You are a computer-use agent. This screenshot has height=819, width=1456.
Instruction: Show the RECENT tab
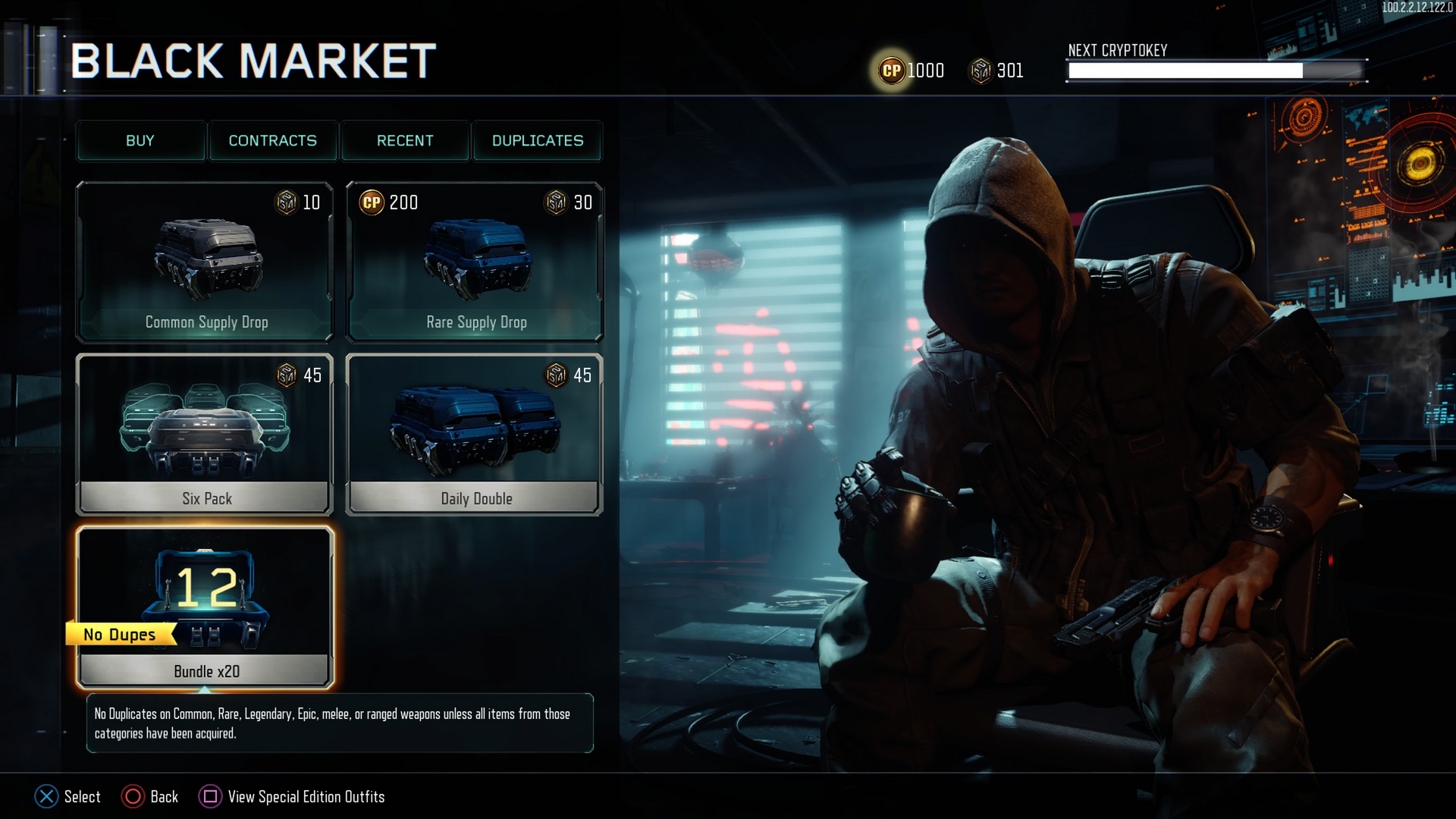[x=405, y=140]
